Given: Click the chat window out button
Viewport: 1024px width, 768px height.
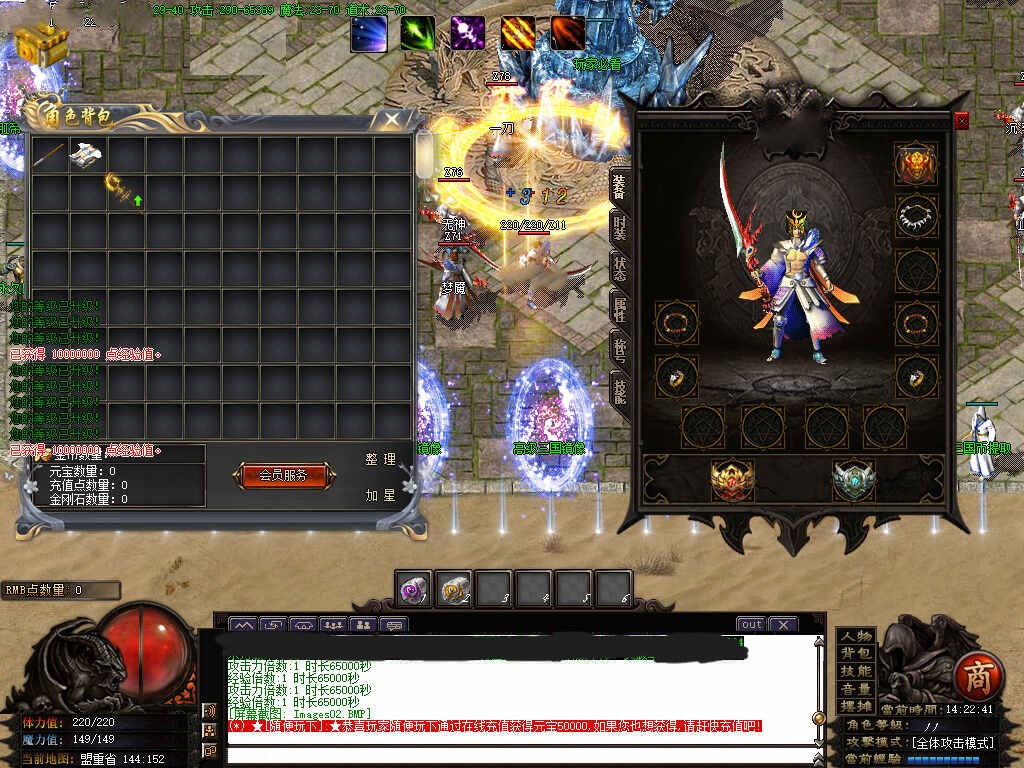Looking at the screenshot, I should (x=752, y=624).
